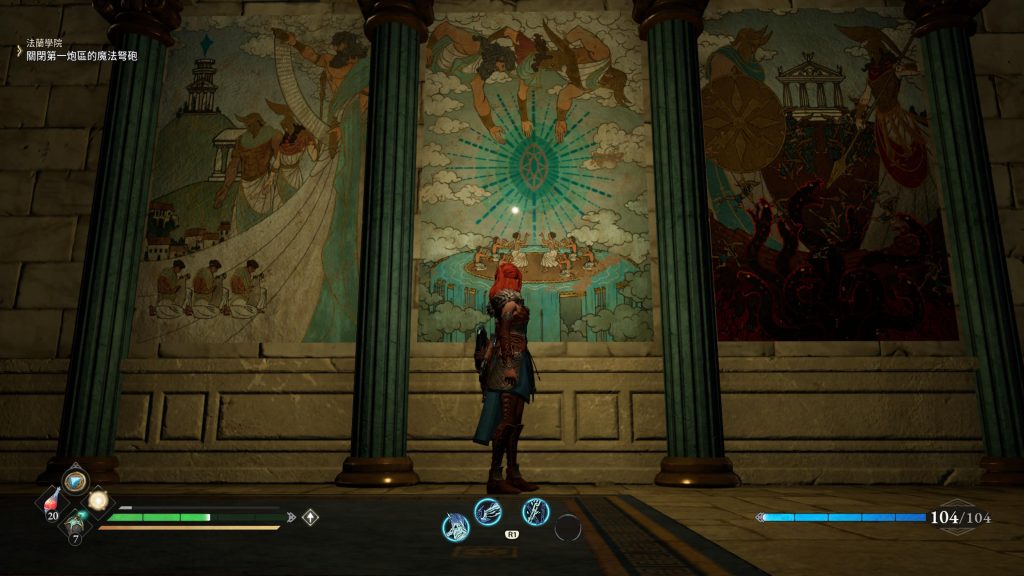Use the dashing hand strike ability

point(487,512)
